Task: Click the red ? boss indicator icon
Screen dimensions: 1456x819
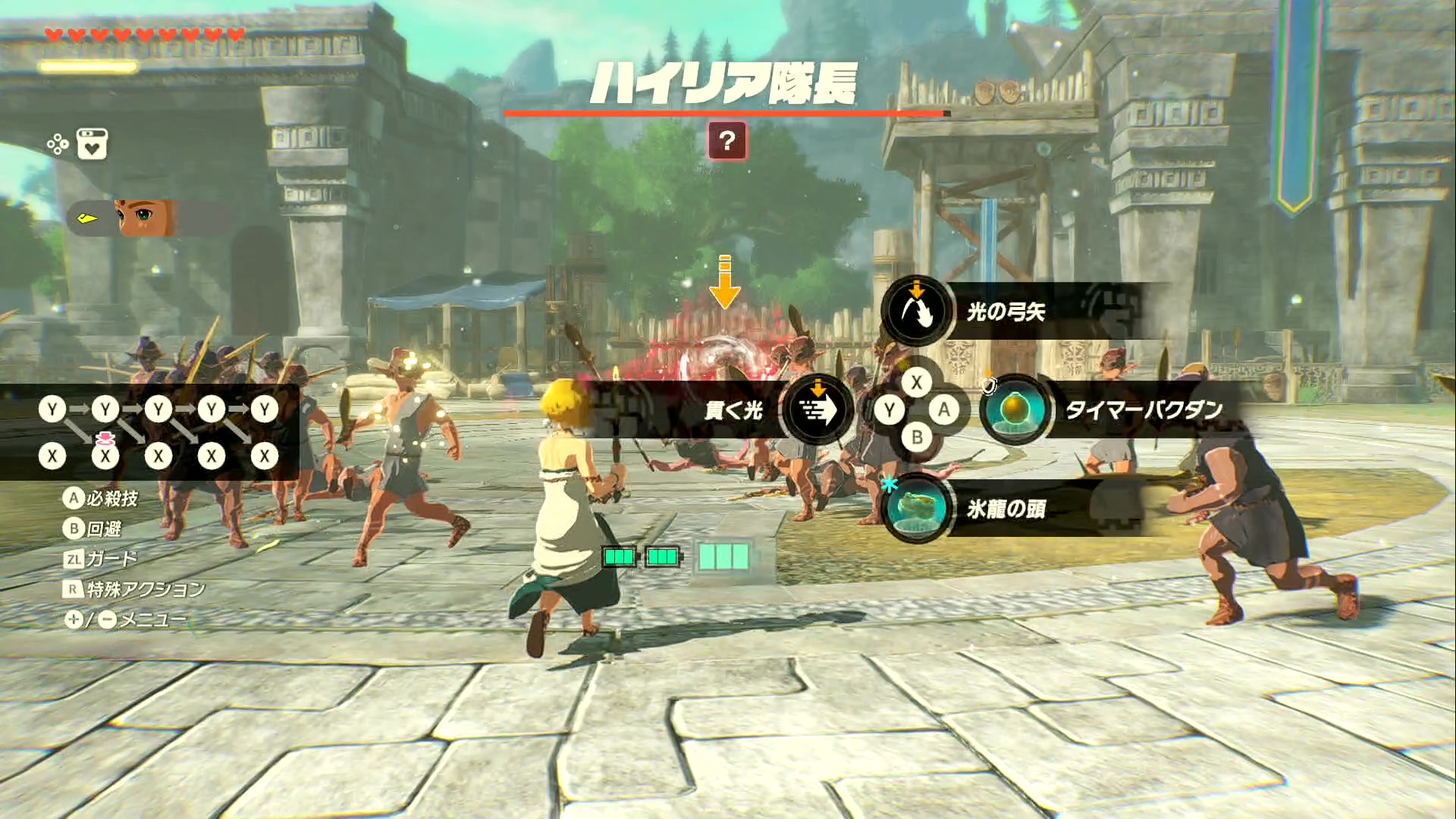Action: [x=728, y=141]
